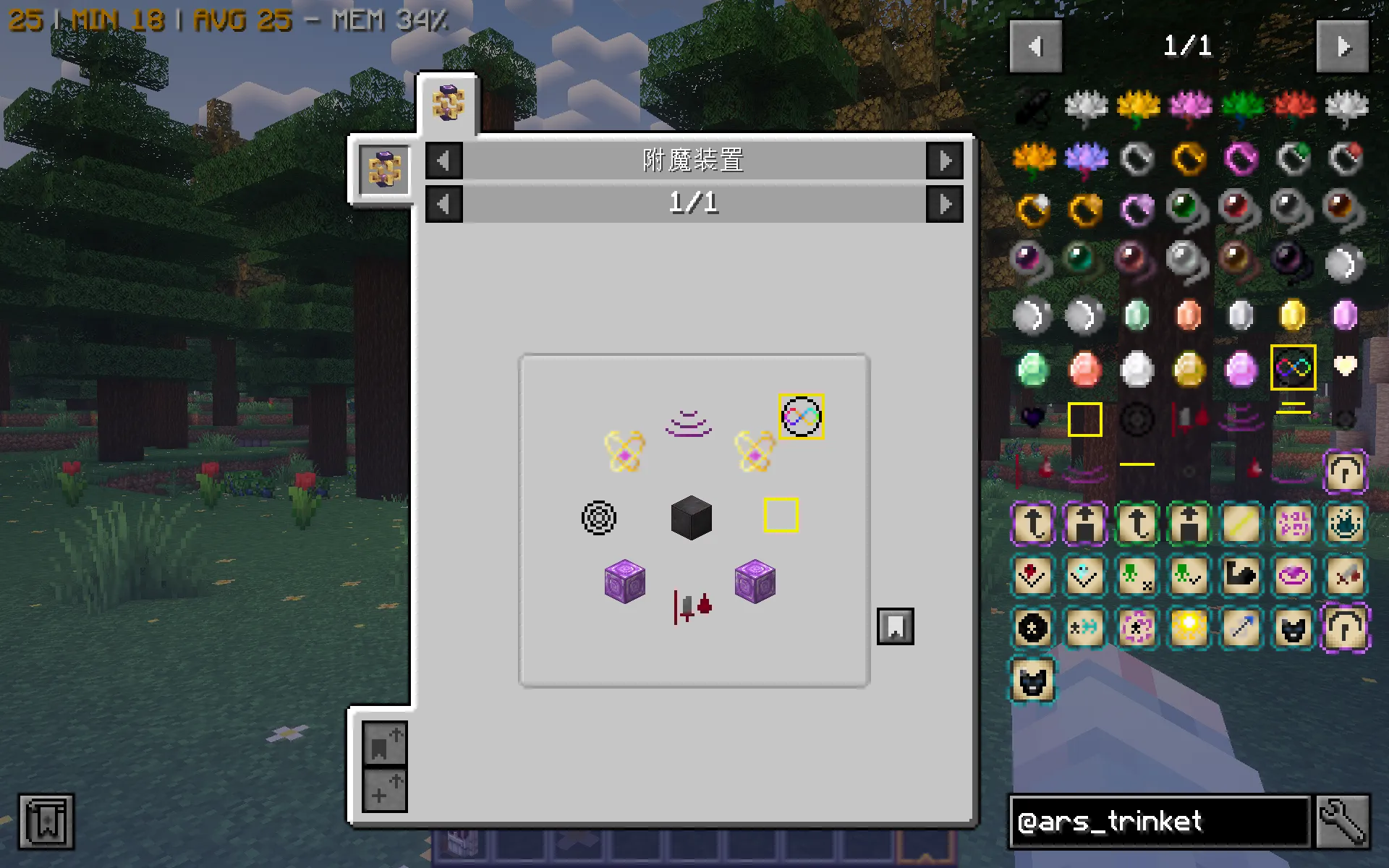
Task: Select the magenta flower color variant
Action: pyautogui.click(x=1188, y=106)
